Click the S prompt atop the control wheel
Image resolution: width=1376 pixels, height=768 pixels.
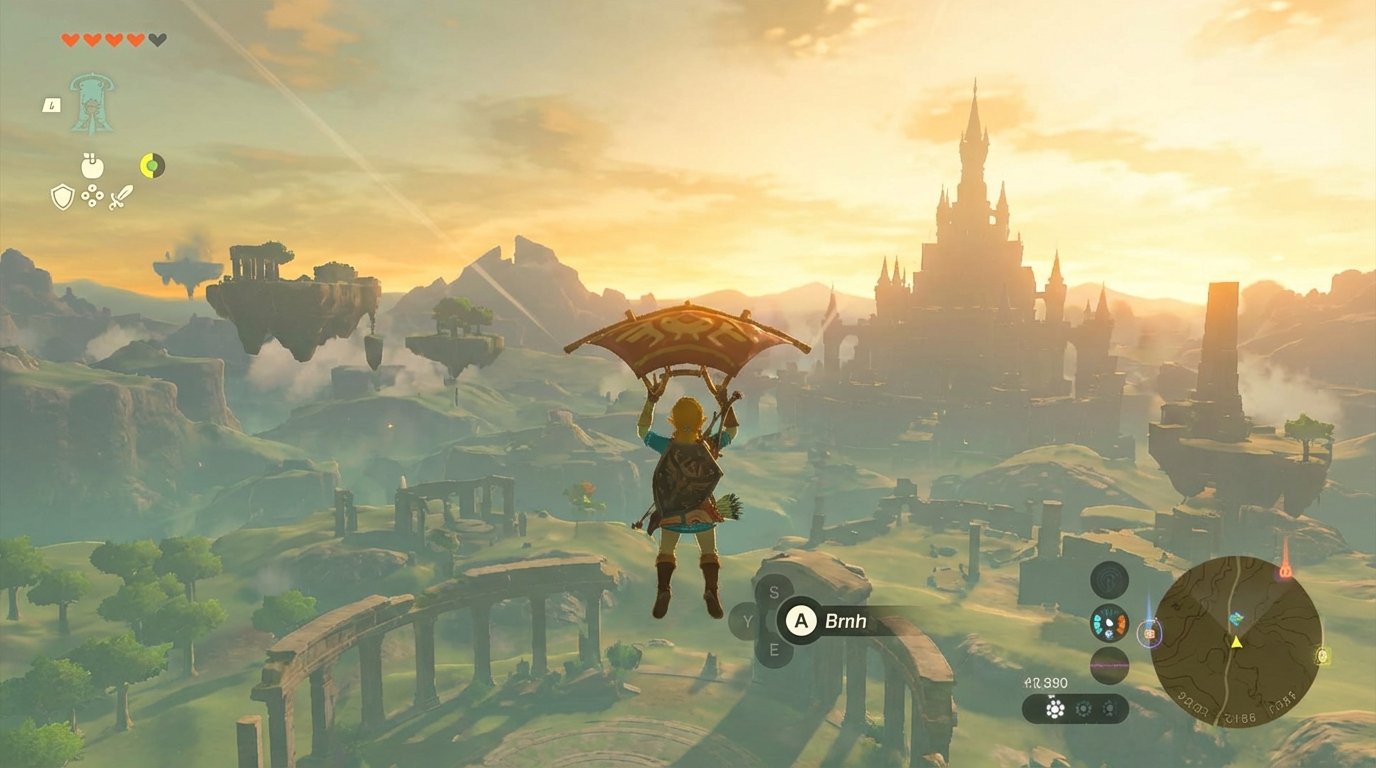(774, 591)
